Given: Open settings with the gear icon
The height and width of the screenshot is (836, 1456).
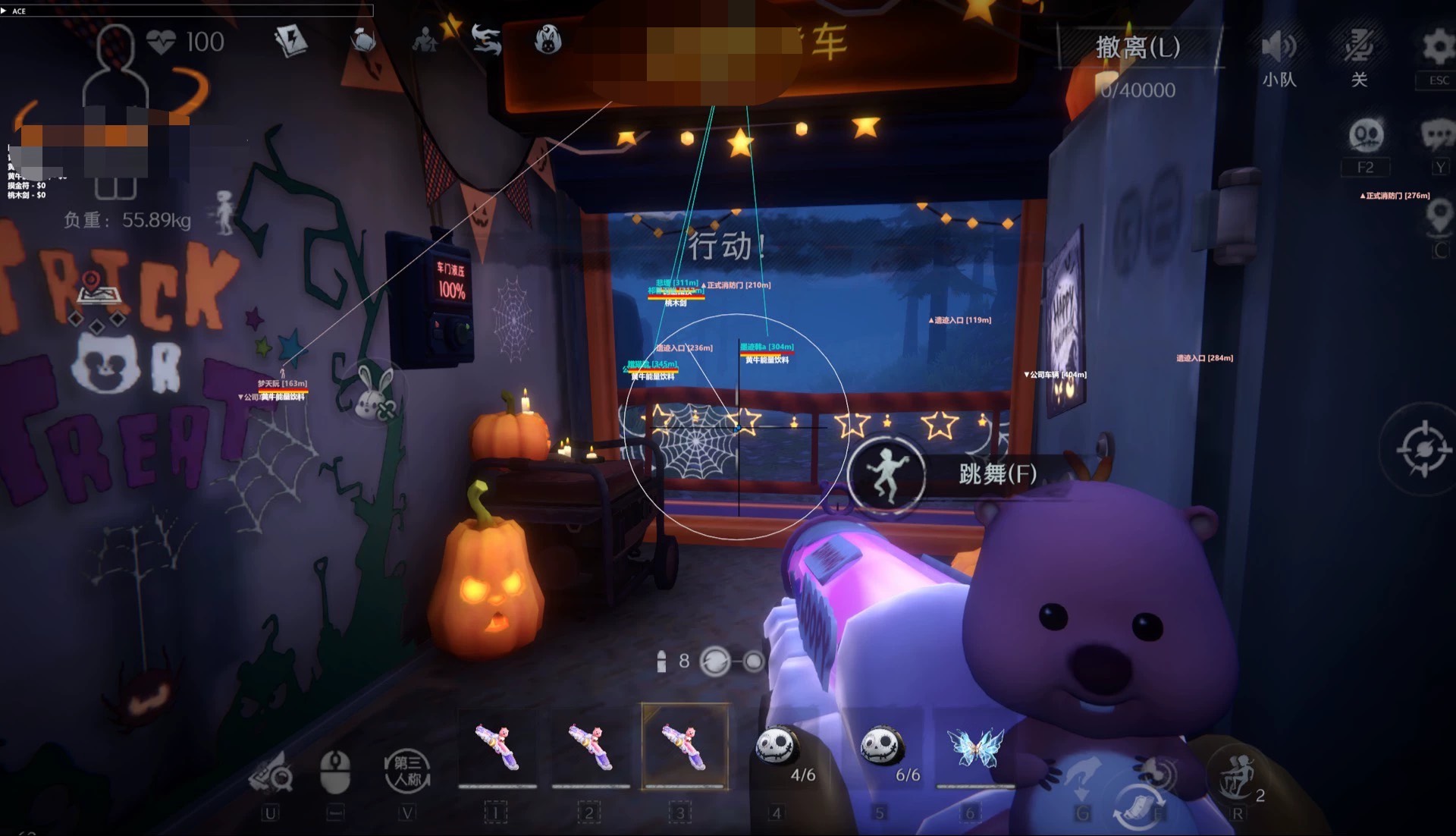Looking at the screenshot, I should point(1437,47).
